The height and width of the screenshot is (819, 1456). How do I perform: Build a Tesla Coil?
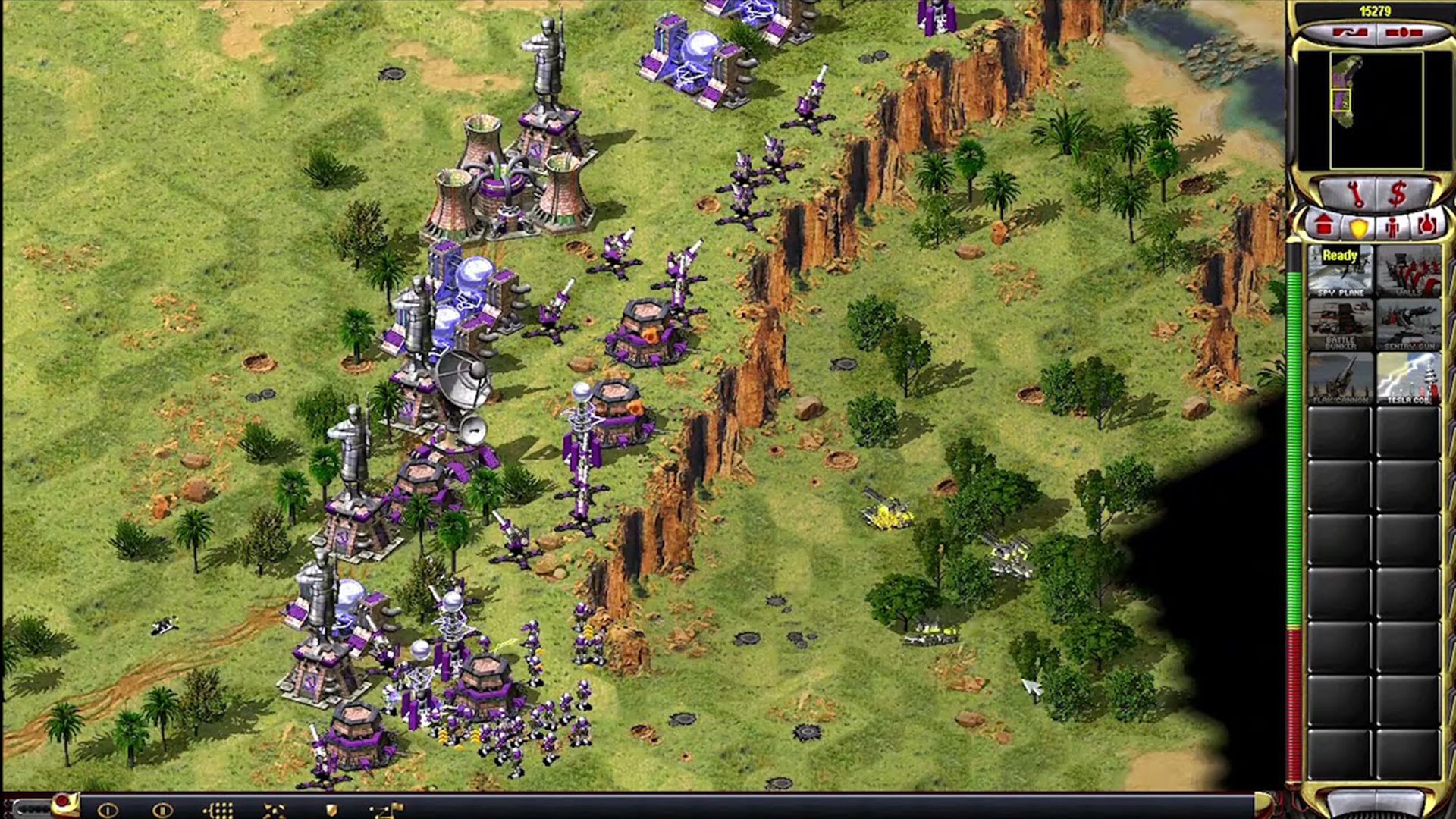coord(1409,378)
